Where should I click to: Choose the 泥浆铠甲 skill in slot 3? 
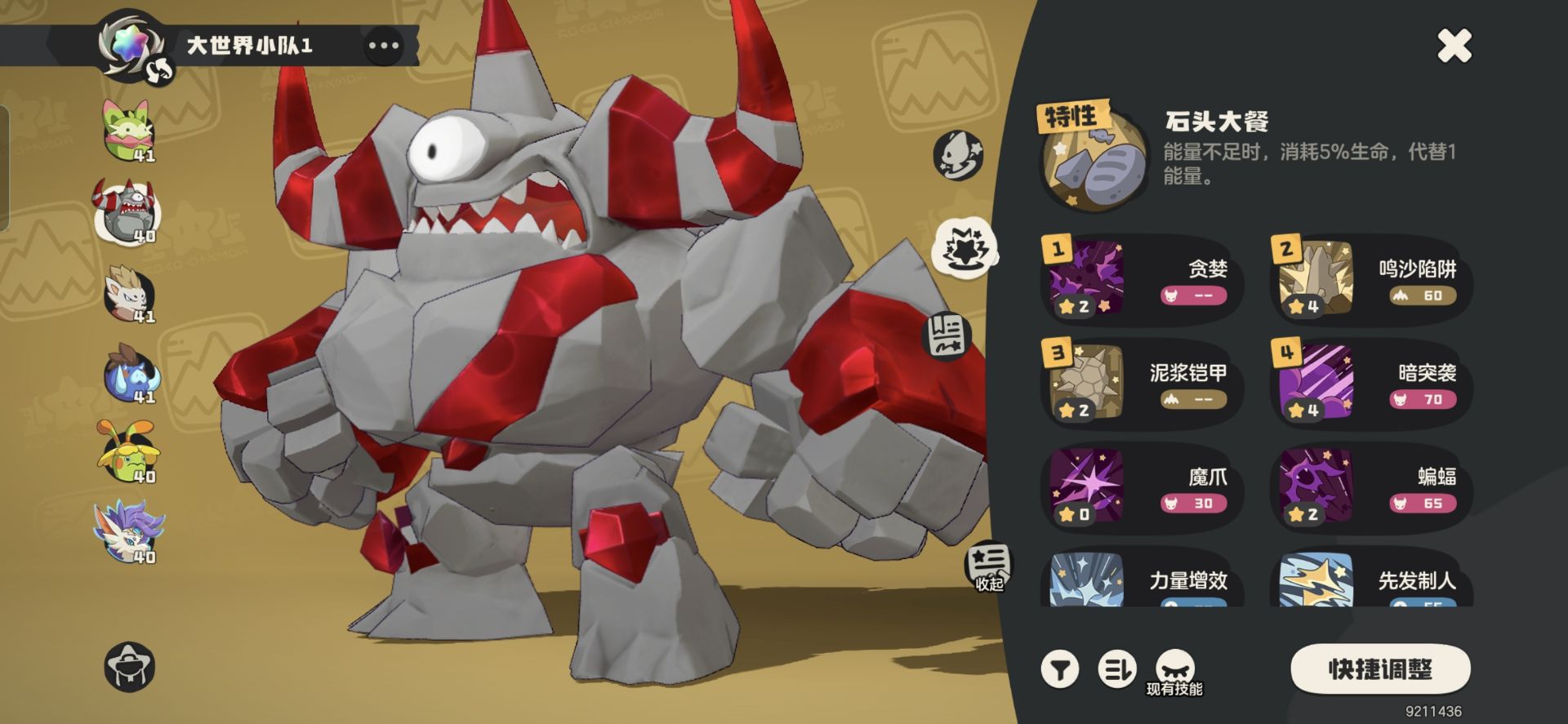(x=1142, y=385)
